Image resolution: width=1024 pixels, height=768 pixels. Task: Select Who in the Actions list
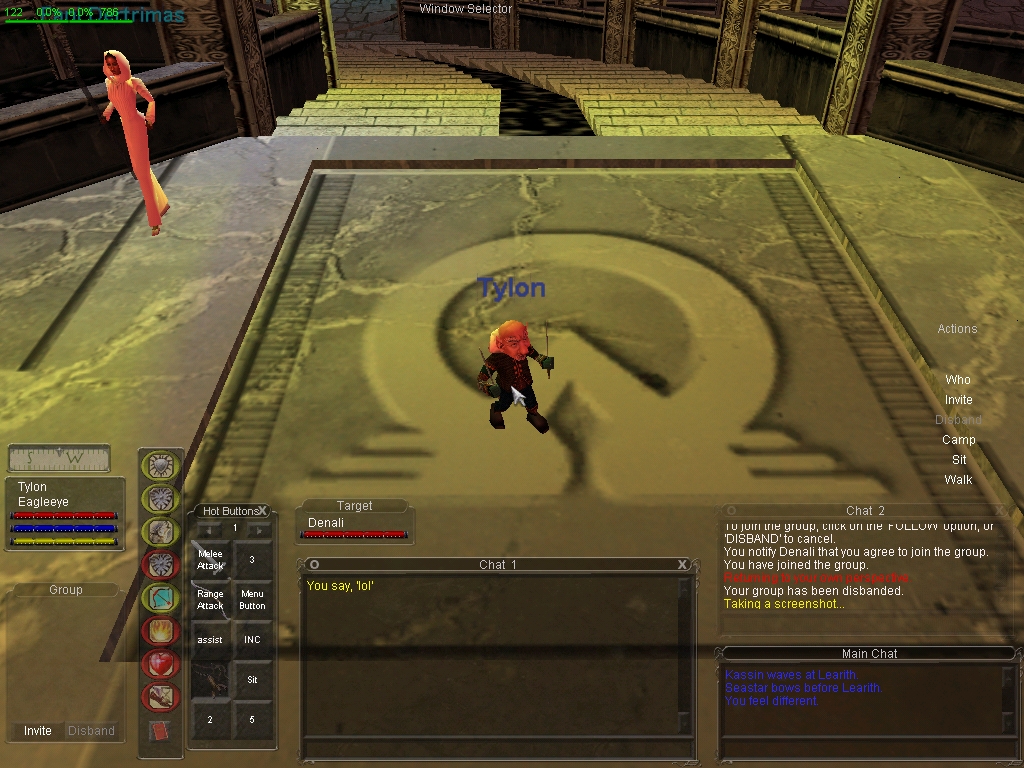pyautogui.click(x=958, y=380)
